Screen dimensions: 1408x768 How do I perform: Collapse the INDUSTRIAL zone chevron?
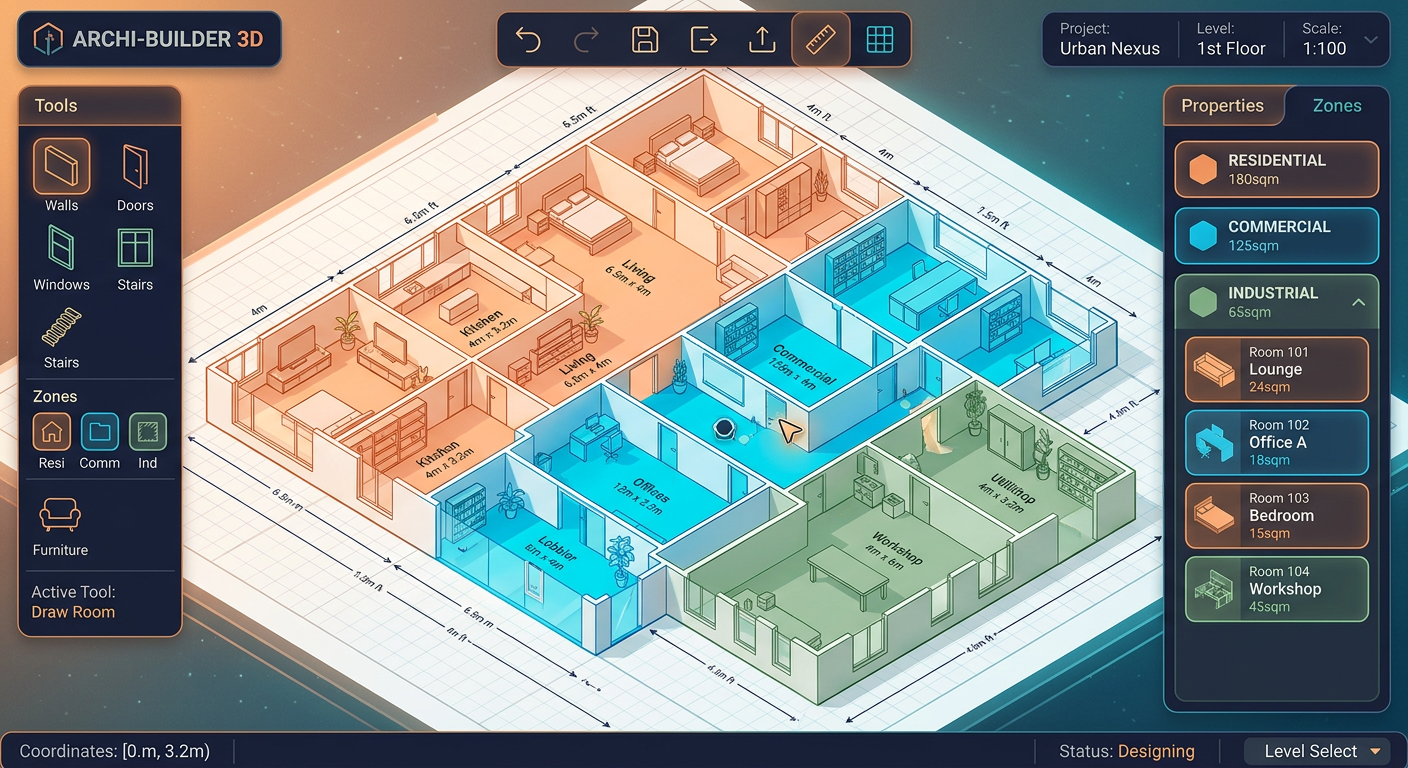(1358, 301)
